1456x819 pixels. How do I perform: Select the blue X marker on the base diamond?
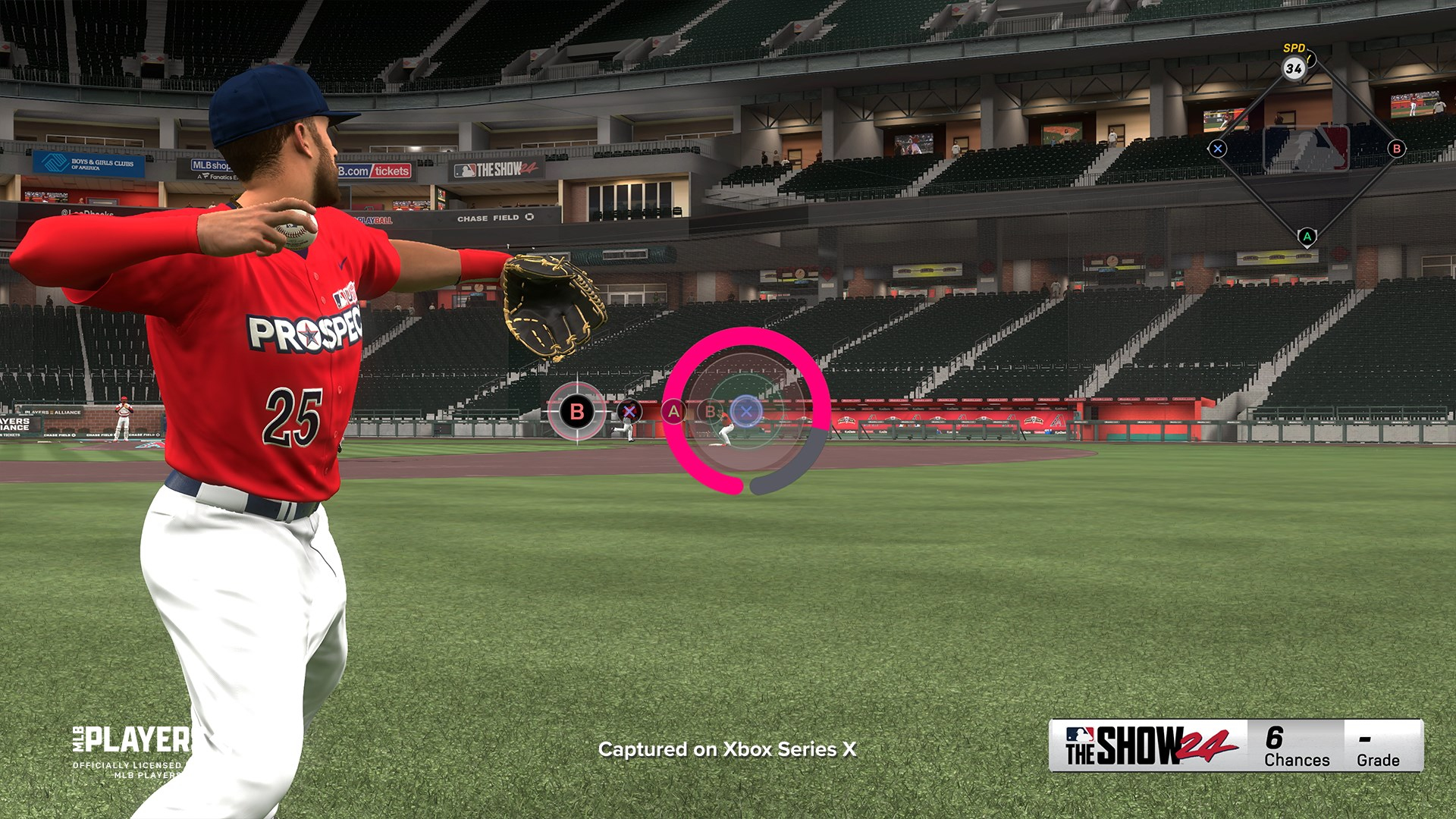tap(1219, 149)
